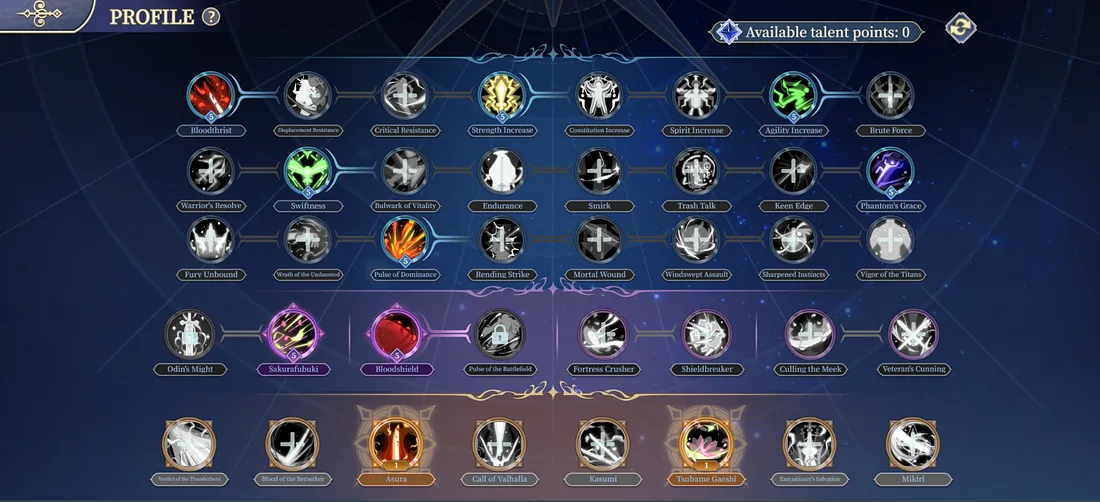This screenshot has width=1100, height=502.
Task: Click the locked Pulse of the Battlefield node
Action: click(x=497, y=334)
